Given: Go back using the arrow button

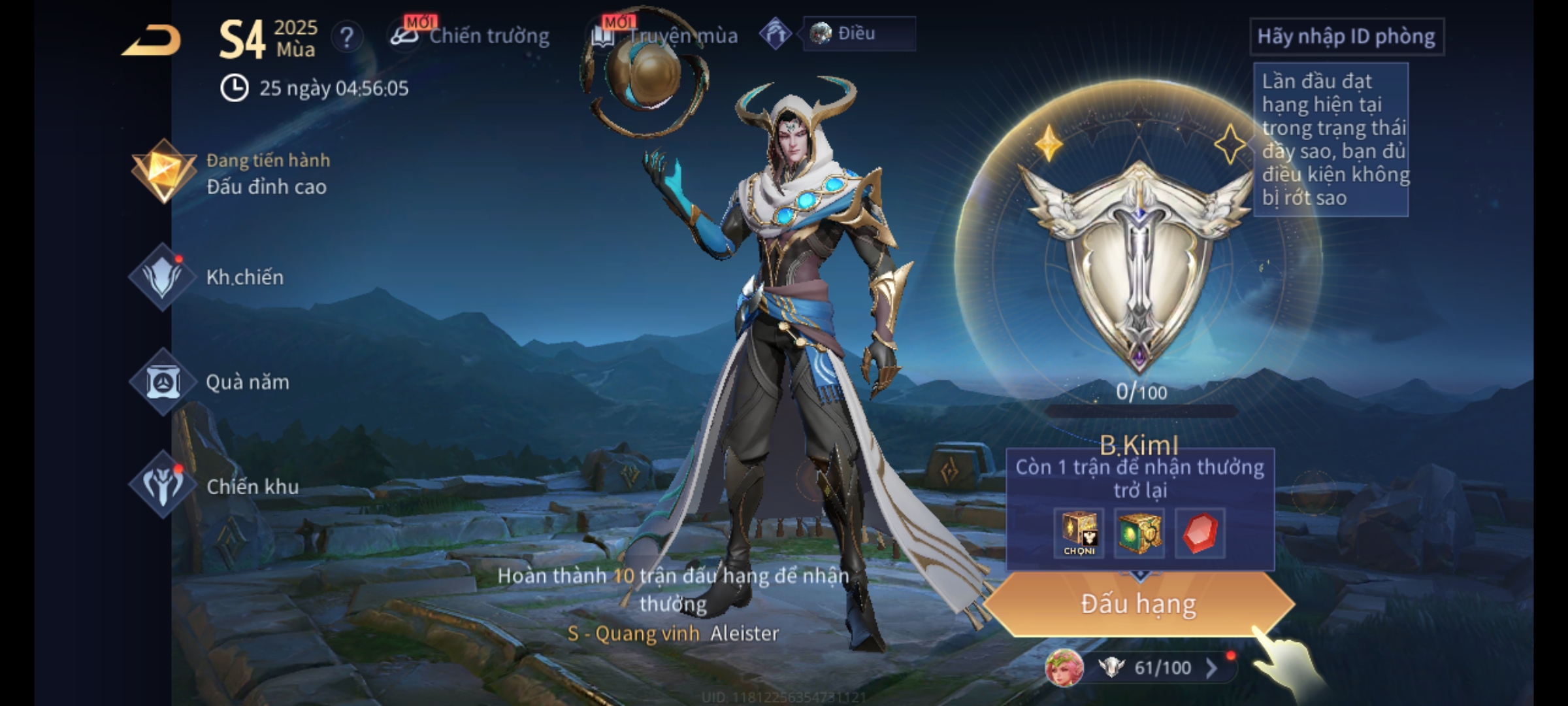Looking at the screenshot, I should tap(152, 41).
